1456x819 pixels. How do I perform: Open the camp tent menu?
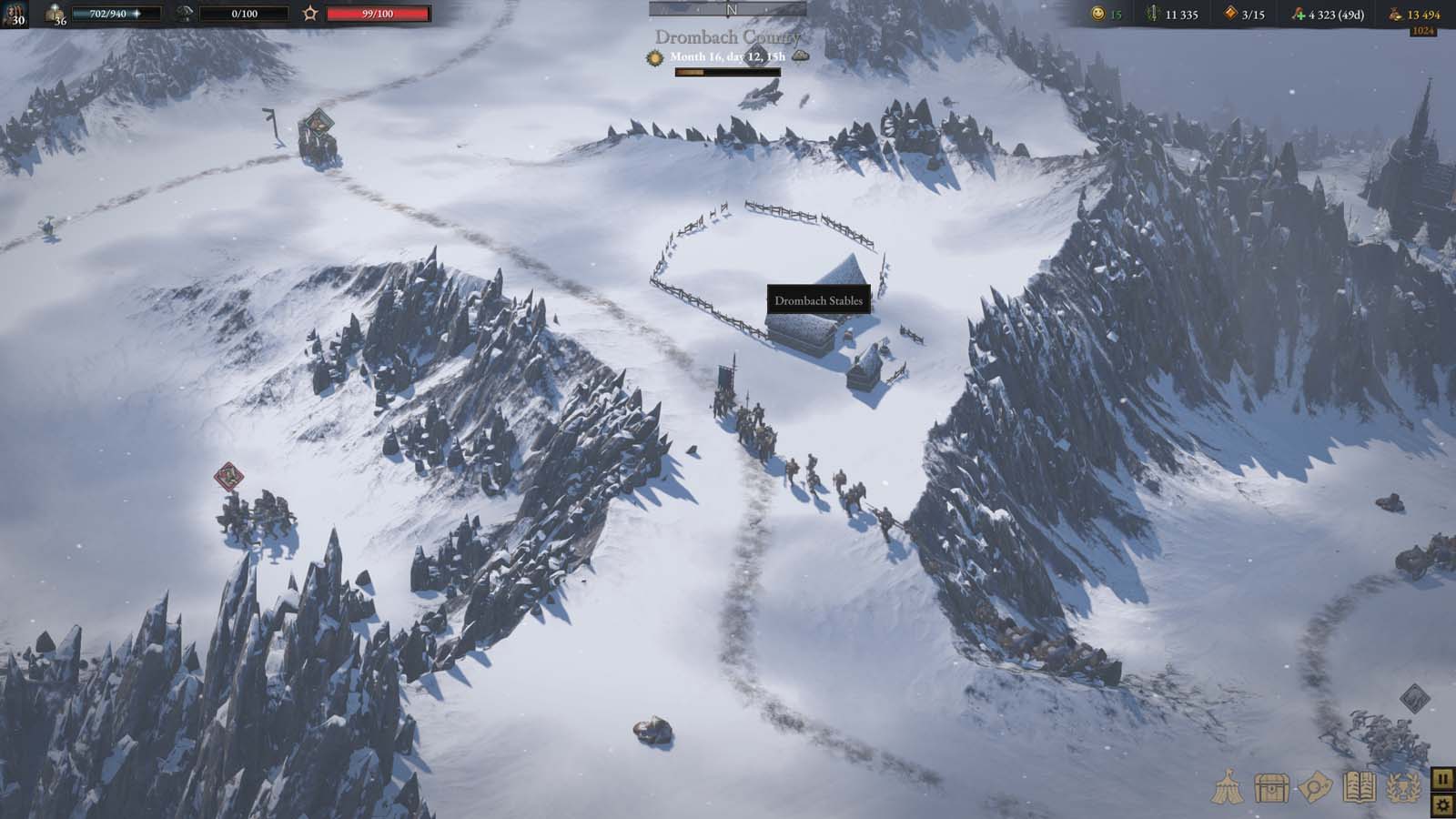pos(1228,786)
